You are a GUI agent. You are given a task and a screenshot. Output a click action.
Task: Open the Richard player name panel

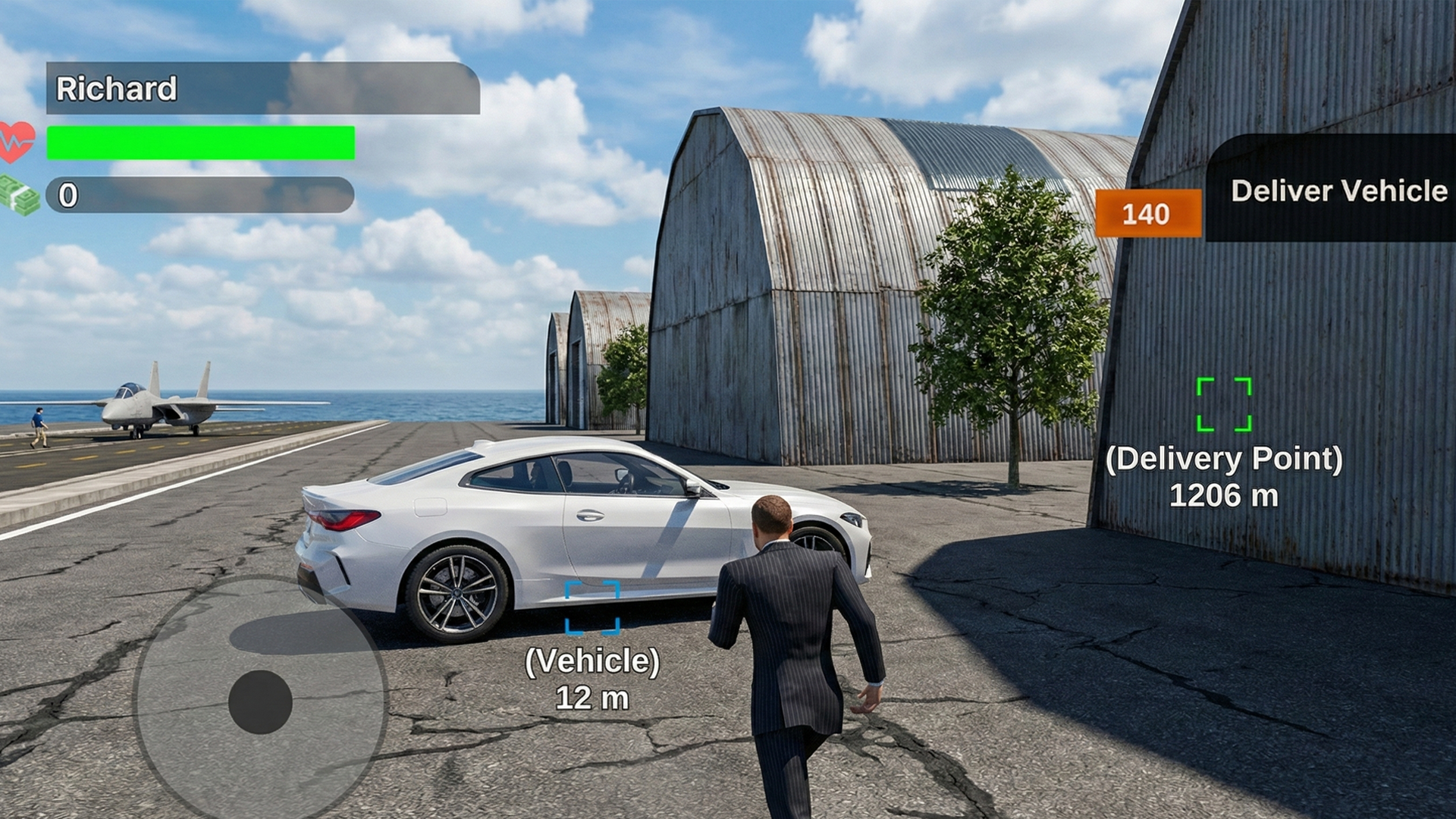[x=262, y=89]
